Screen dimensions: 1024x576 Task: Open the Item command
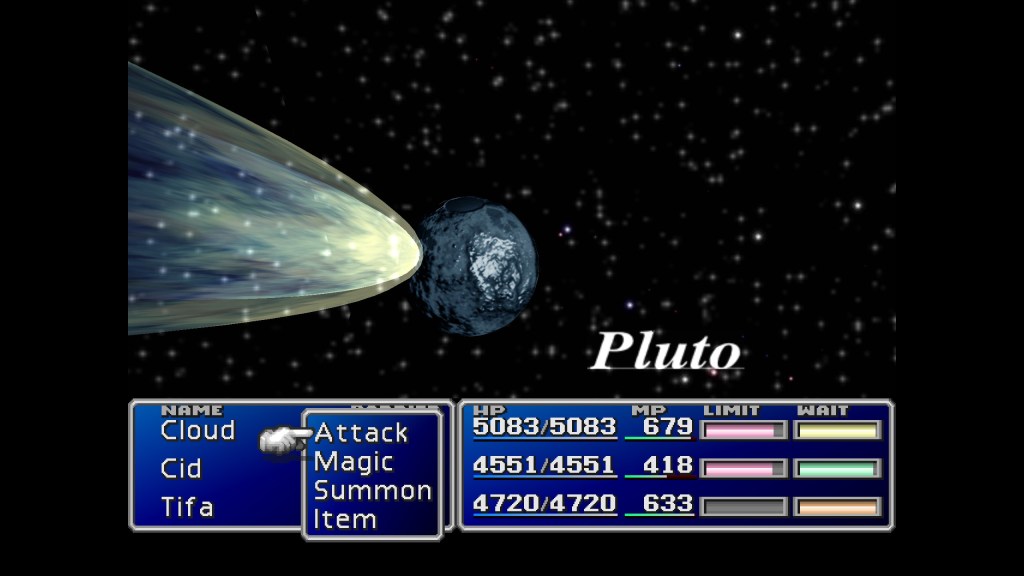point(345,520)
